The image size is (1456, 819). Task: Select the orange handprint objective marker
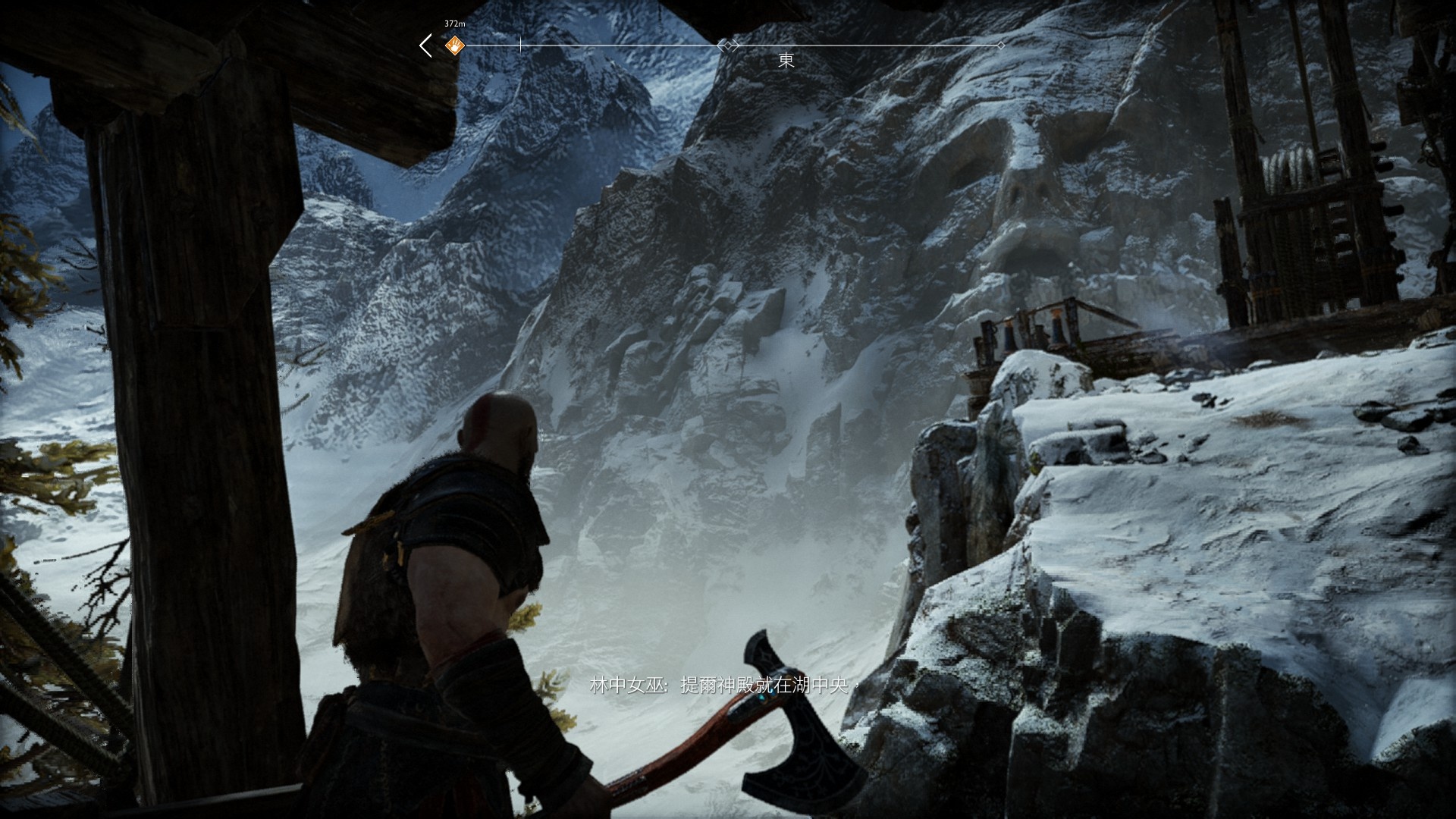453,45
